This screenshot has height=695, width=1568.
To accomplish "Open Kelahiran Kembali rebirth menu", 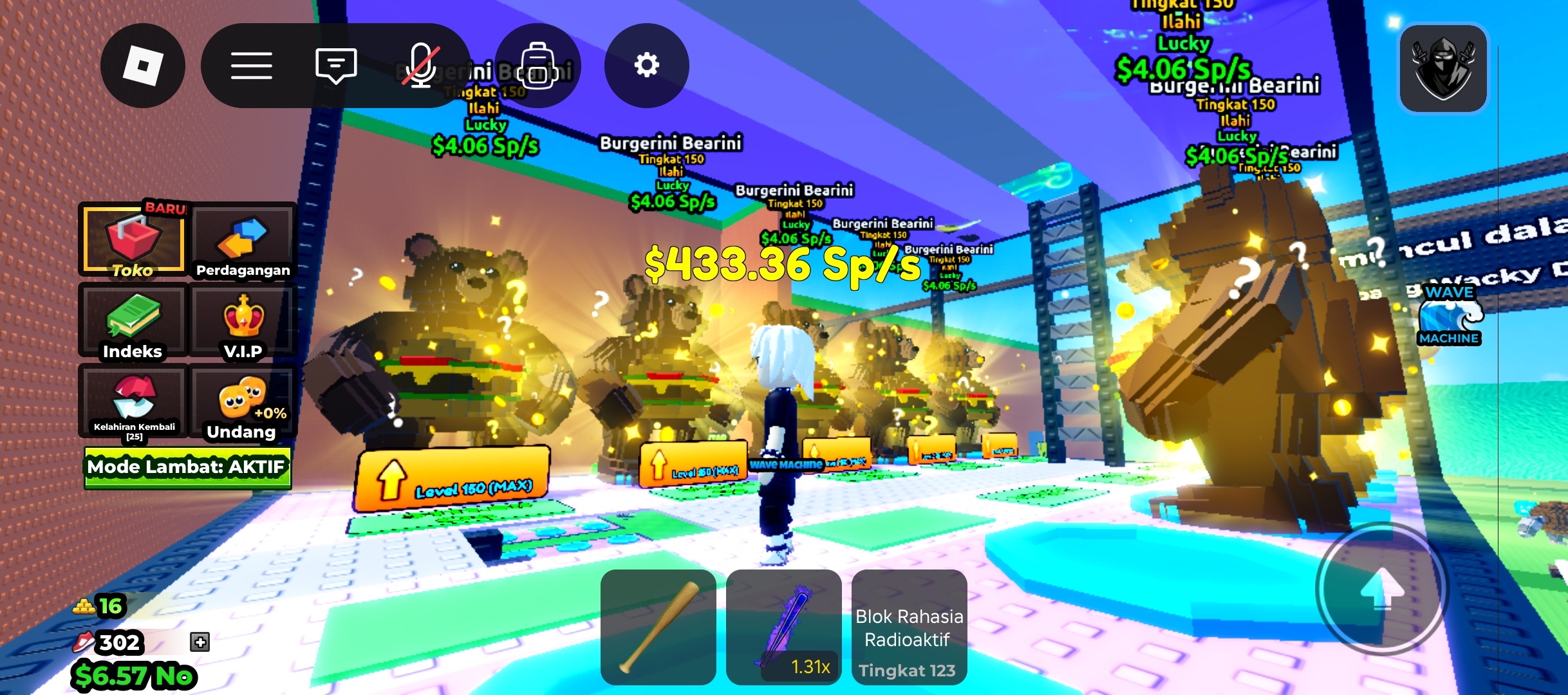I will click(133, 402).
